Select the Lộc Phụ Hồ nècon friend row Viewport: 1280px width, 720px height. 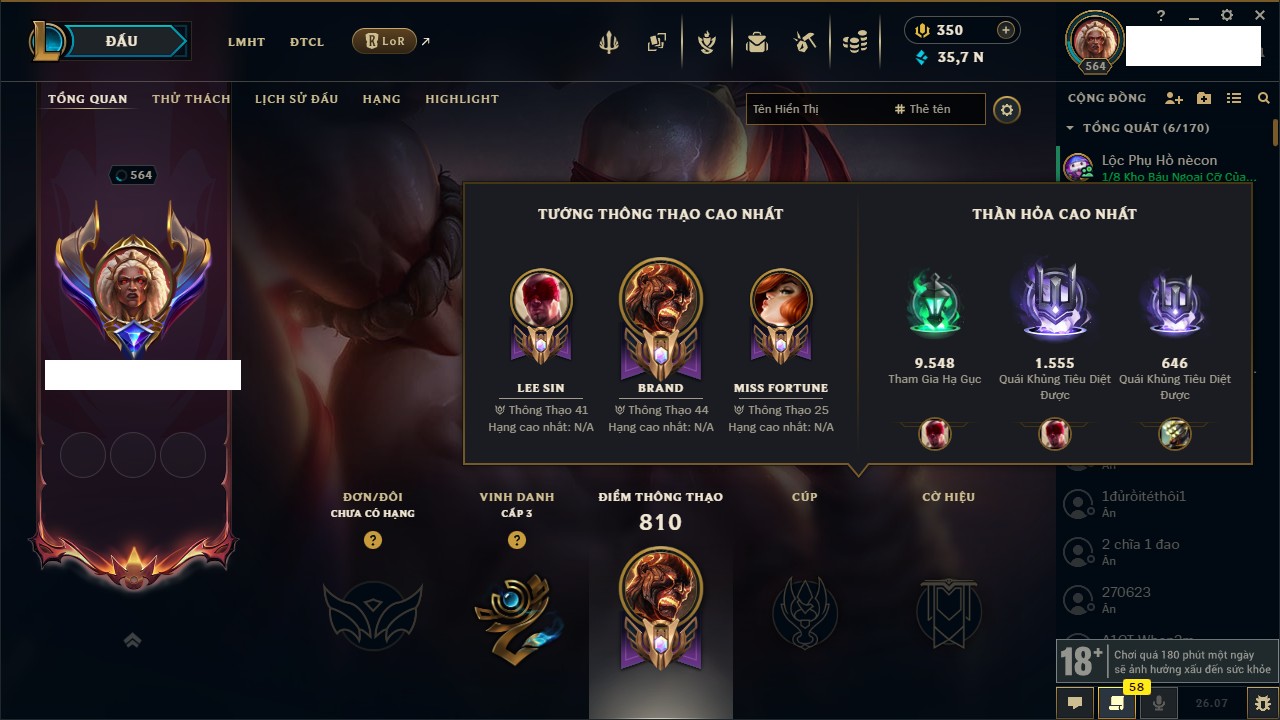tap(1160, 167)
